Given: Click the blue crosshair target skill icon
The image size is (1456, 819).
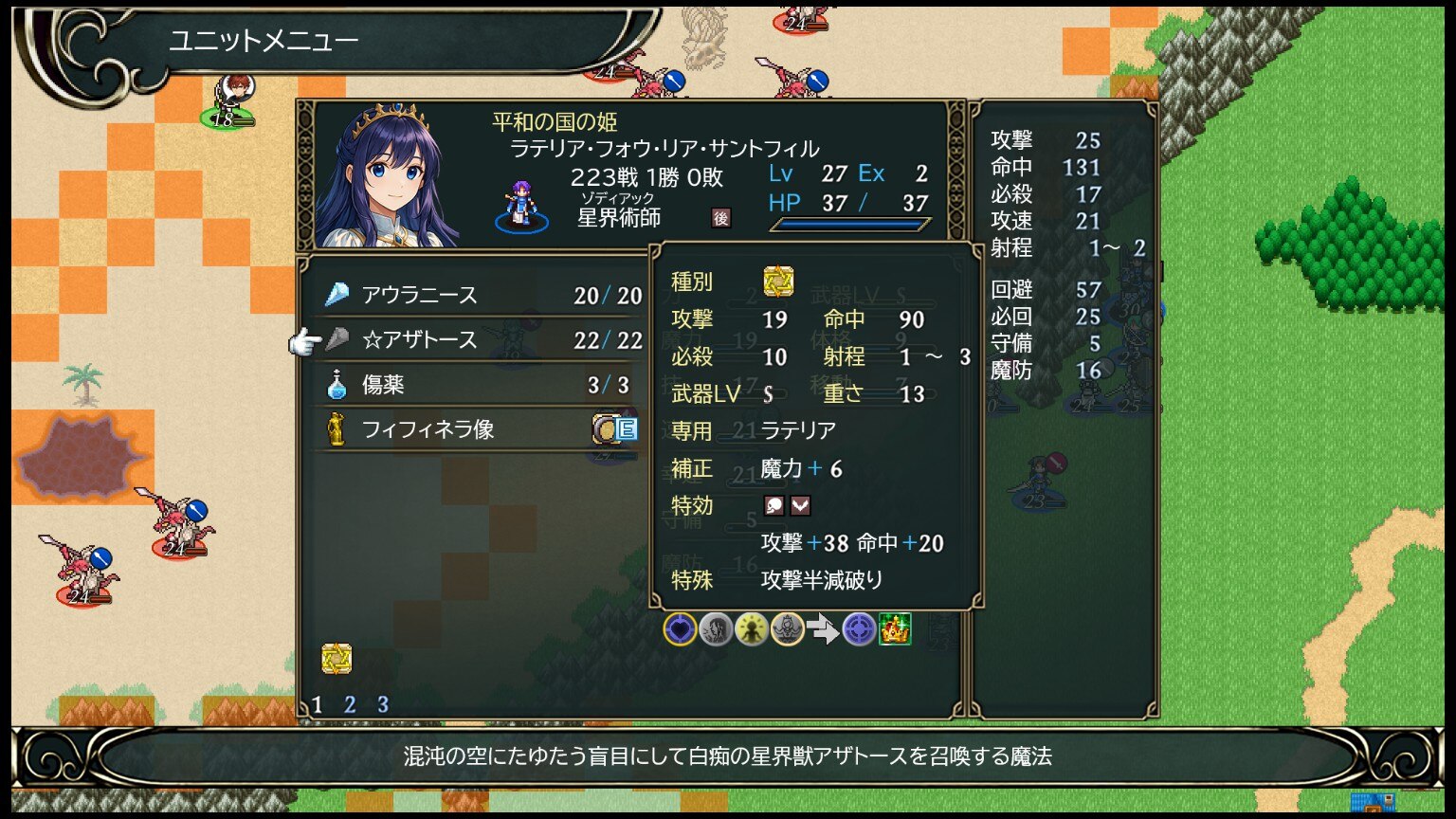Looking at the screenshot, I should [859, 628].
